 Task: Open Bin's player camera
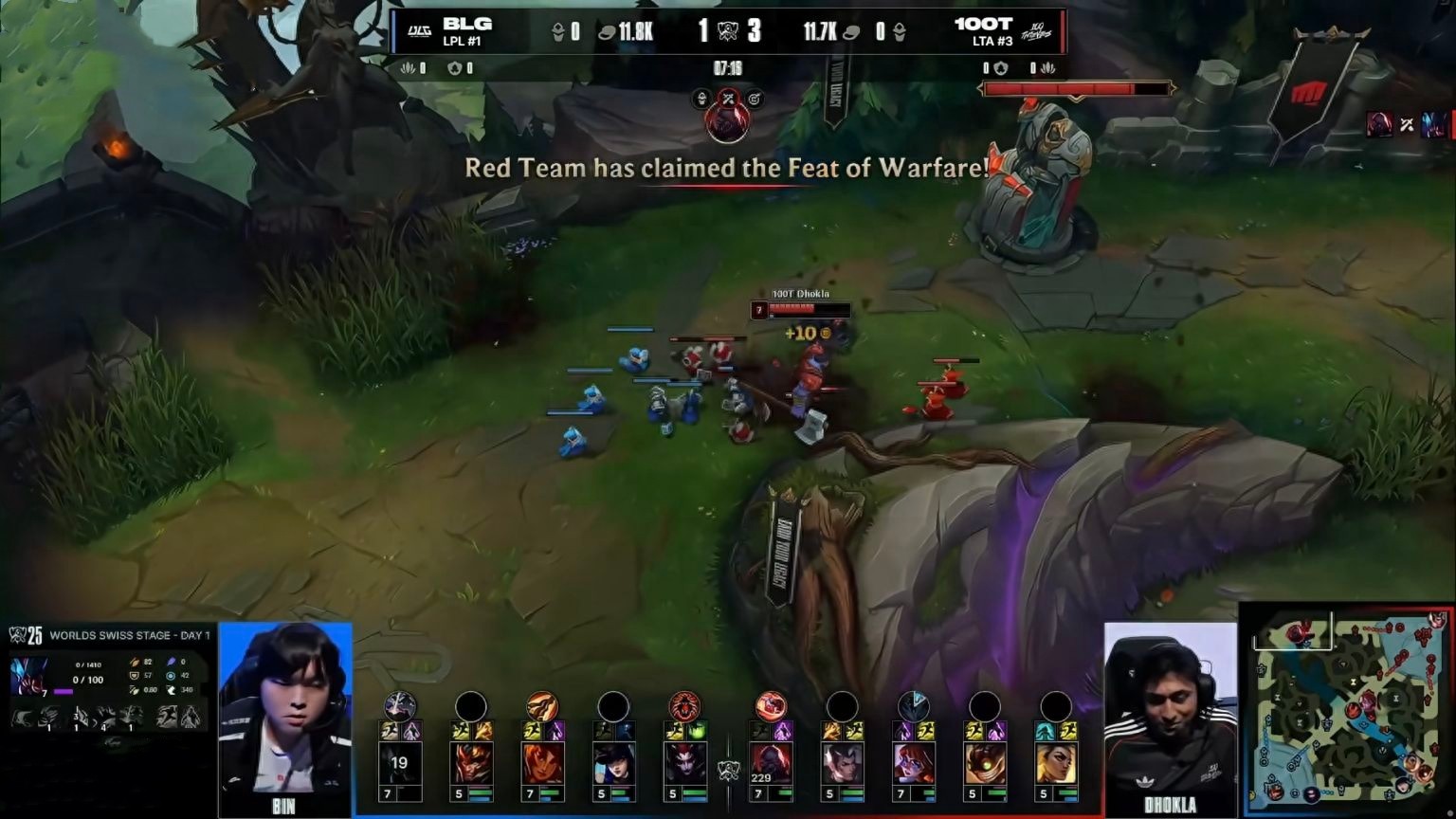pyautogui.click(x=284, y=709)
